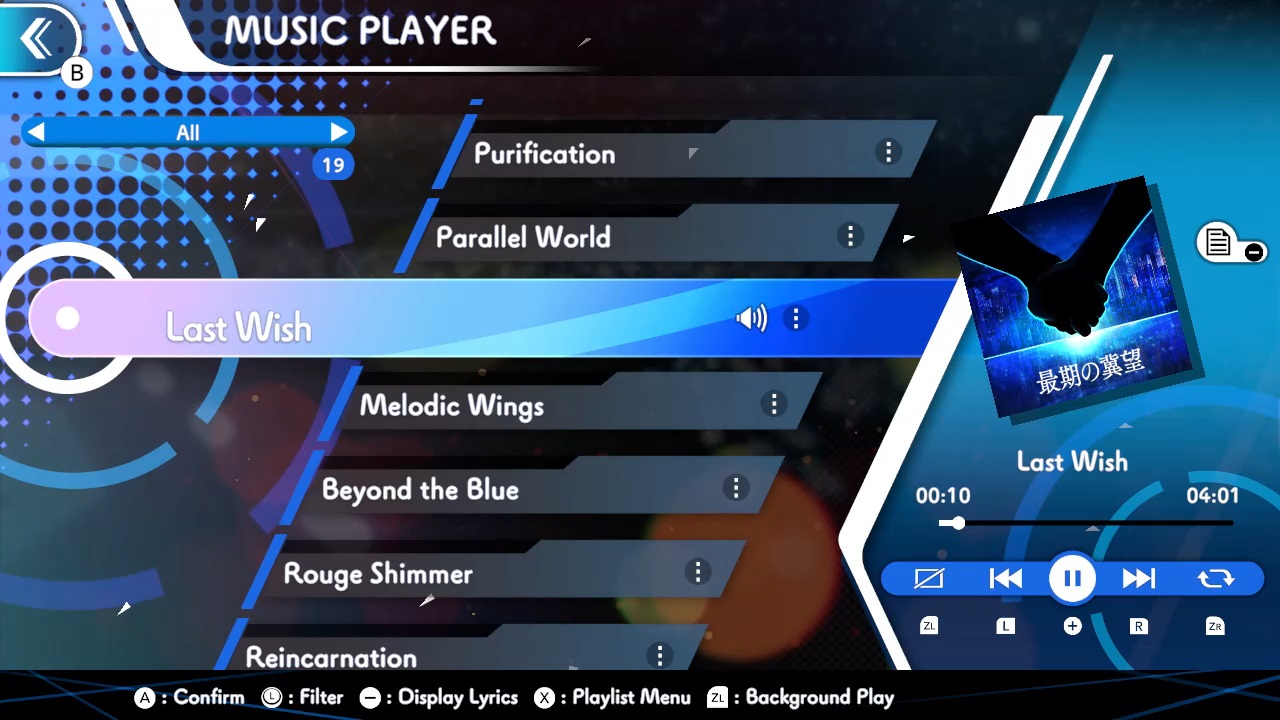The image size is (1280, 720).
Task: Toggle the repeat playback mode
Action: 1214,578
